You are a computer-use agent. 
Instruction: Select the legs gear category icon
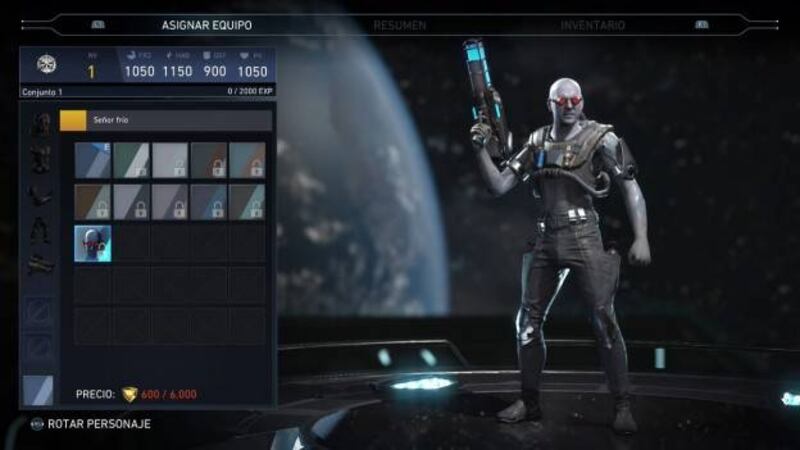point(40,232)
